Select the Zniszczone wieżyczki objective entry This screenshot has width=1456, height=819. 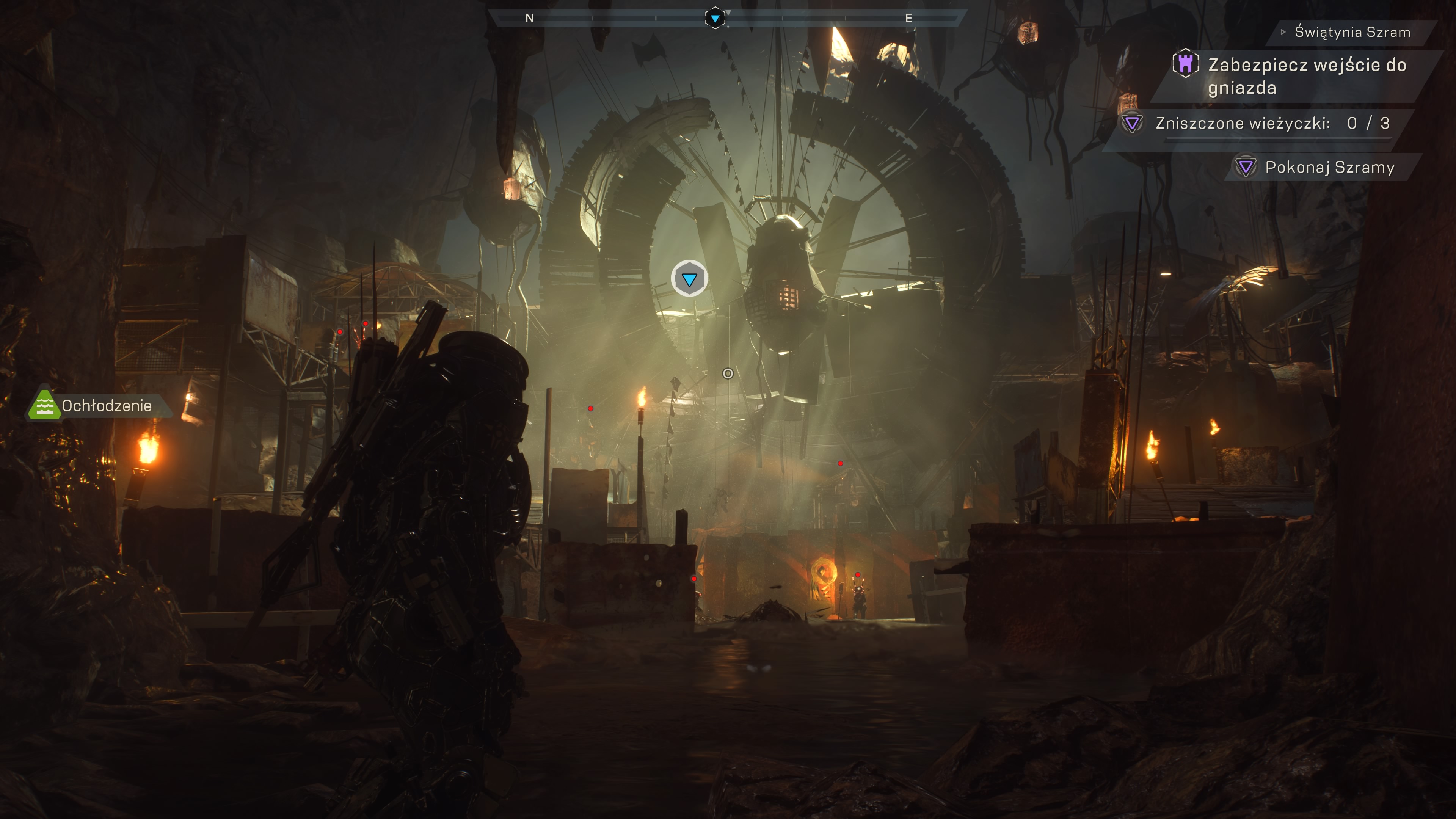1272,123
